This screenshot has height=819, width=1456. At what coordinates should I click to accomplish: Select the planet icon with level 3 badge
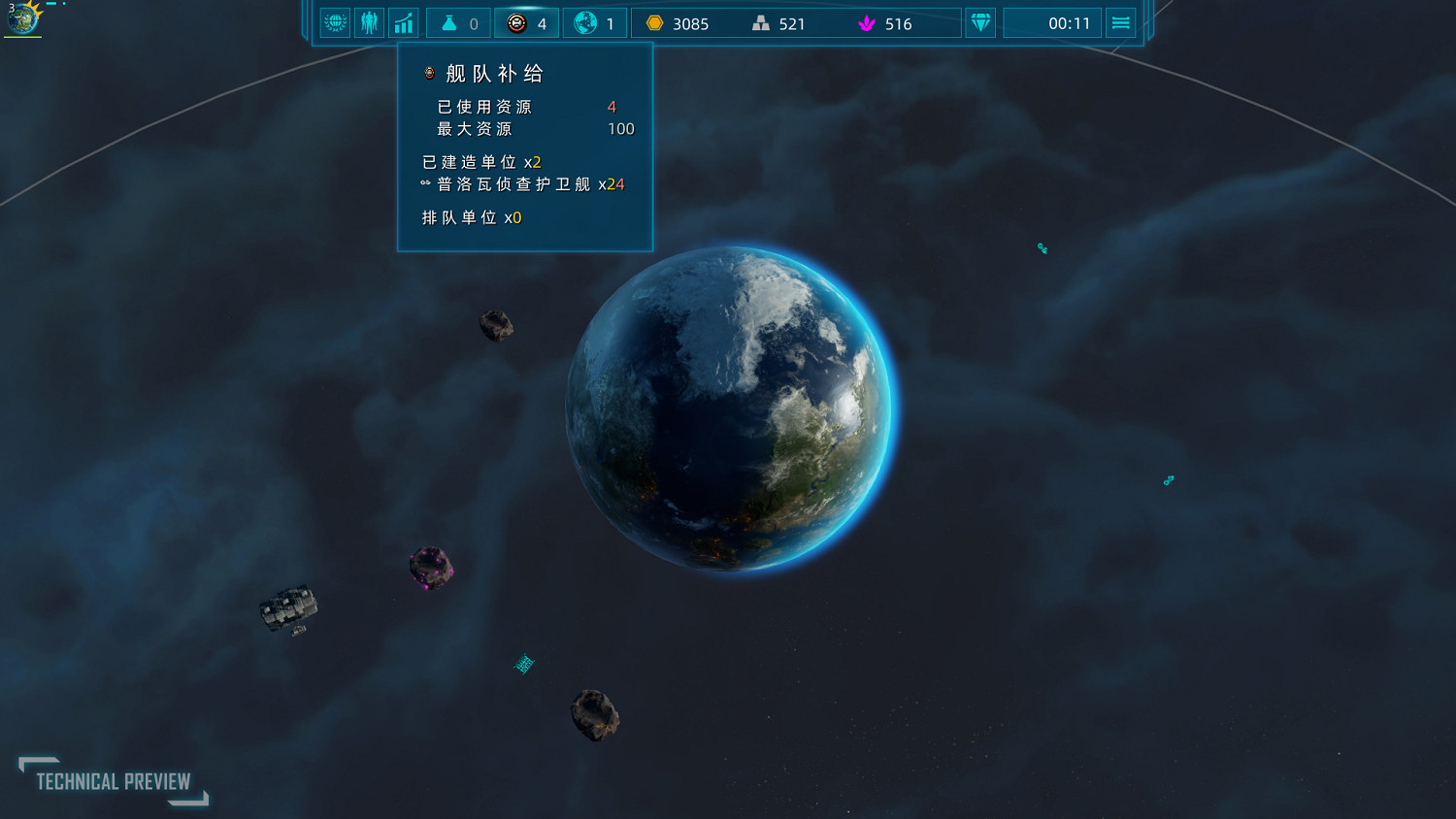click(22, 18)
